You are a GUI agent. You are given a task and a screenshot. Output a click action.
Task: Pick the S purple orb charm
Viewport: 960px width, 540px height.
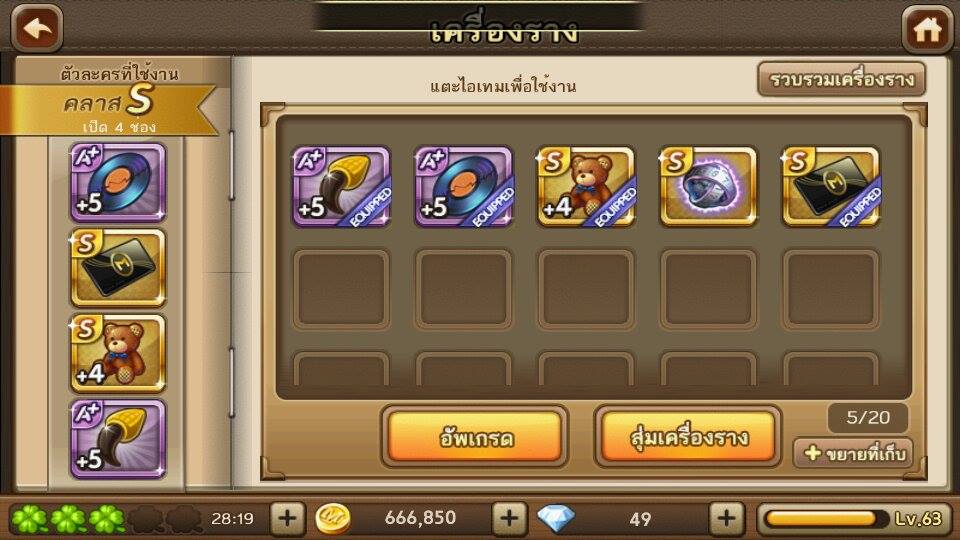click(708, 187)
